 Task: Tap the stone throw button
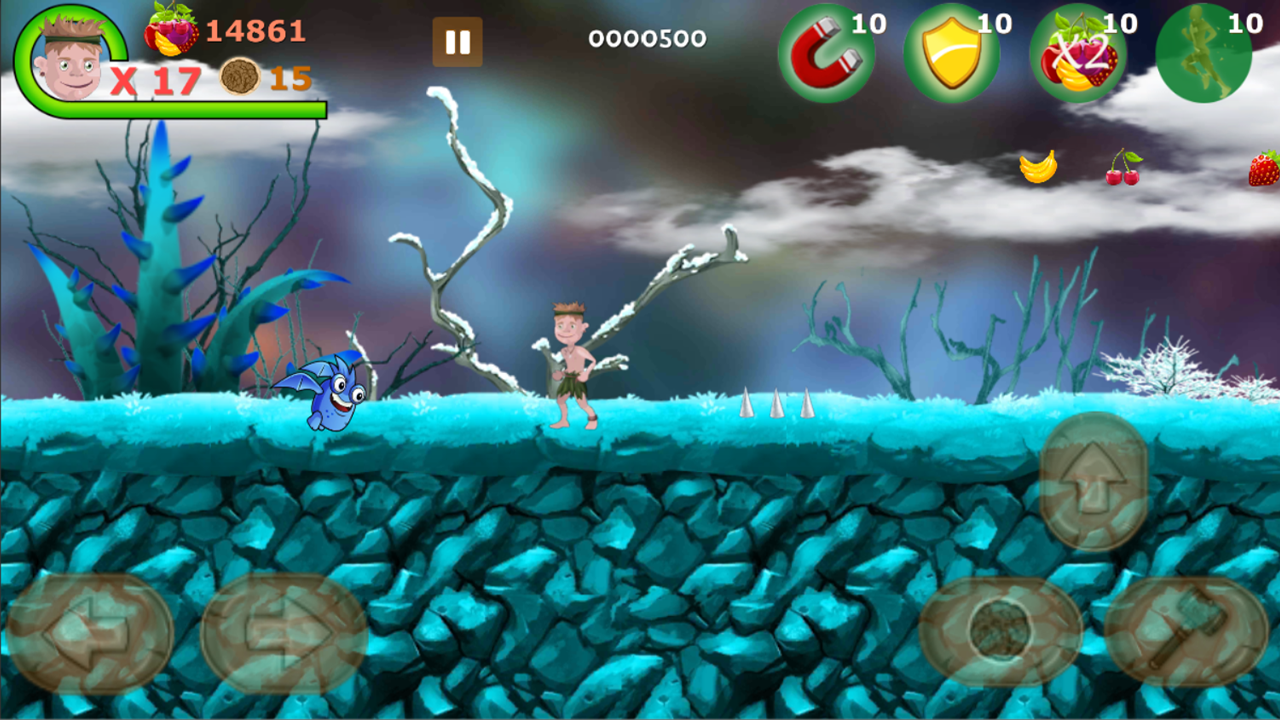pos(1000,630)
